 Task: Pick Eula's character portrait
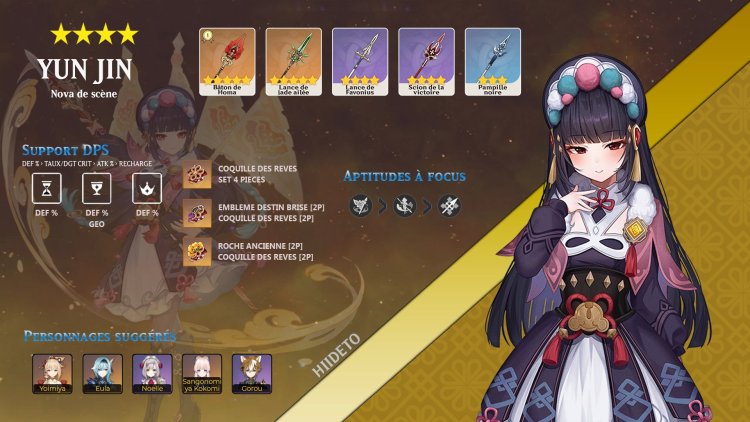tap(102, 371)
